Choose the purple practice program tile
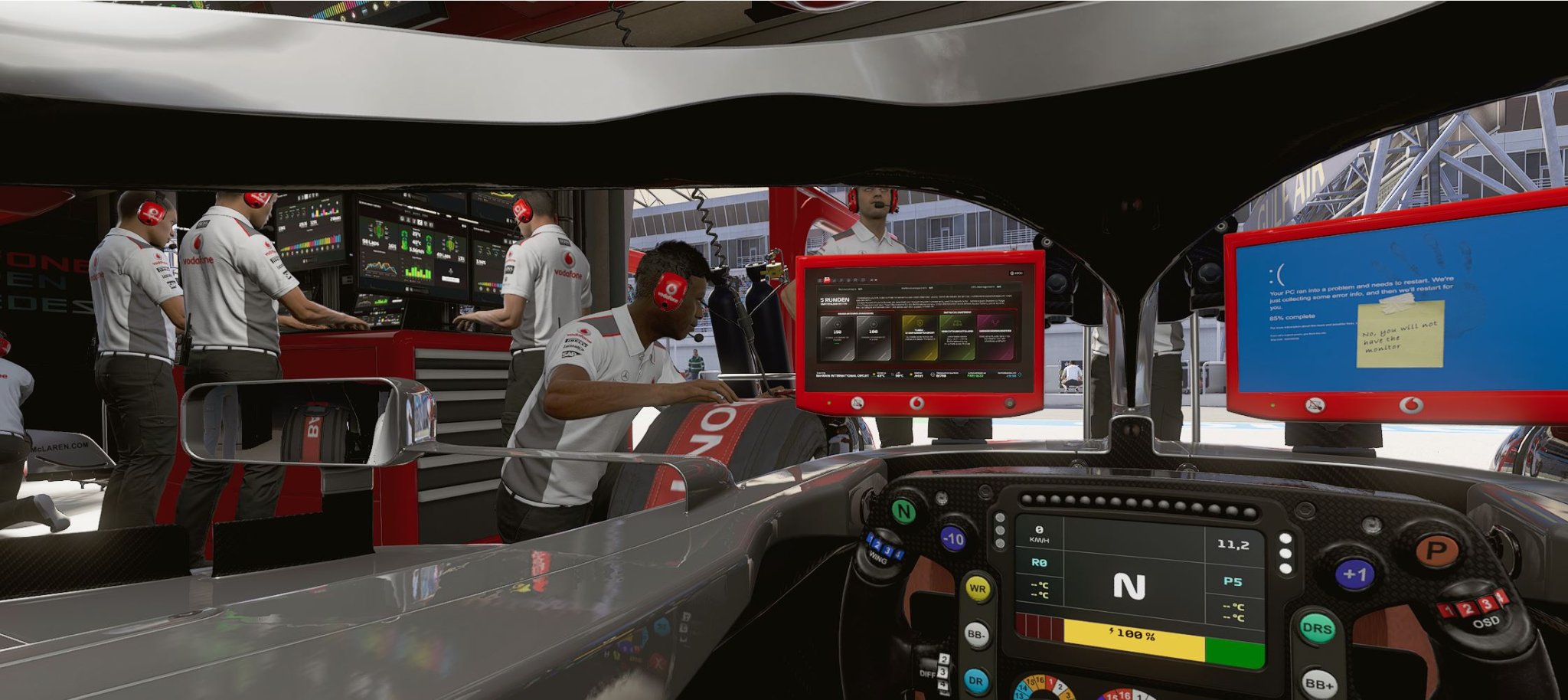The image size is (1568, 700). [996, 337]
